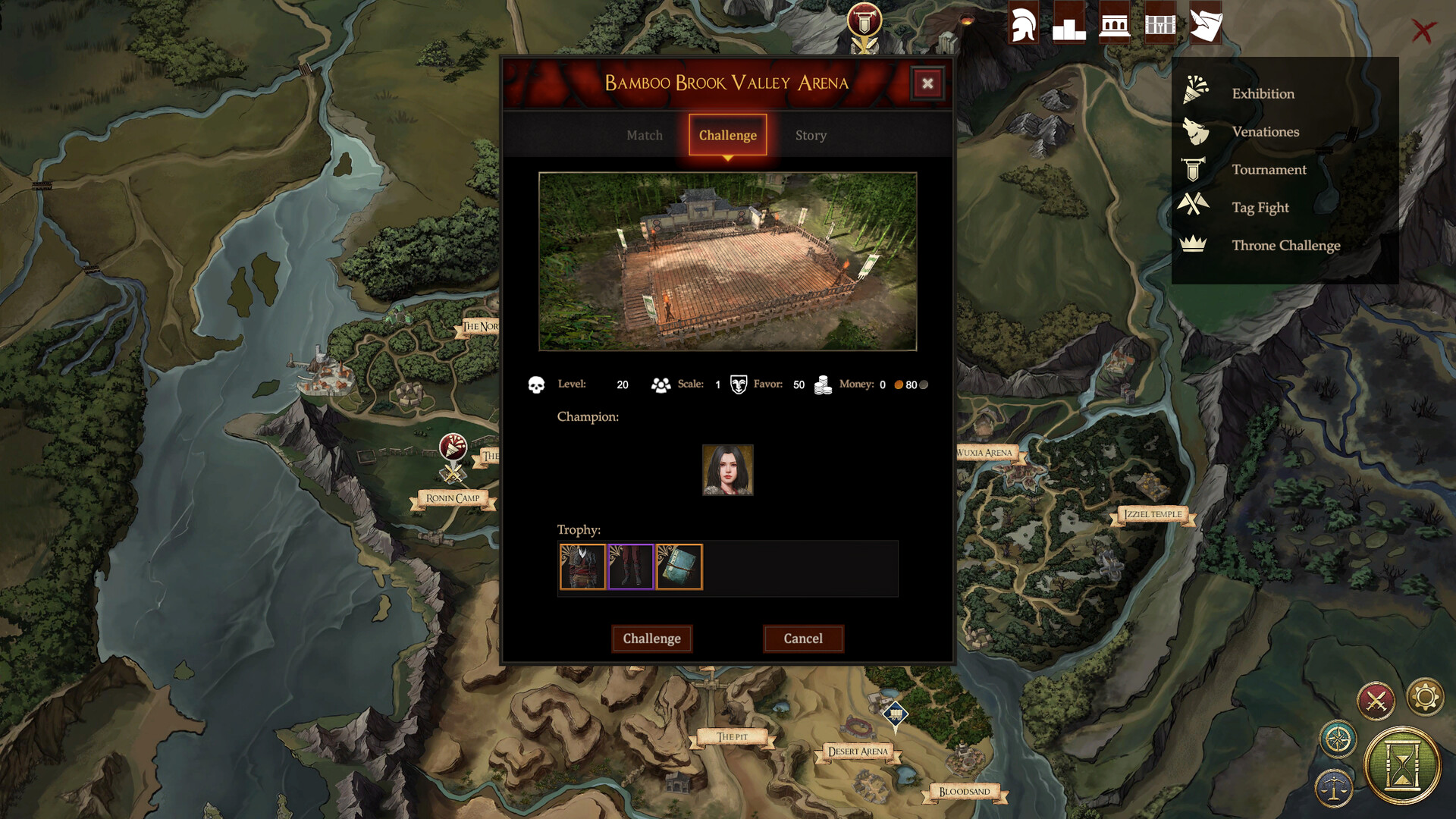1456x819 pixels.
Task: Open the rankings bar chart icon
Action: click(x=1069, y=24)
